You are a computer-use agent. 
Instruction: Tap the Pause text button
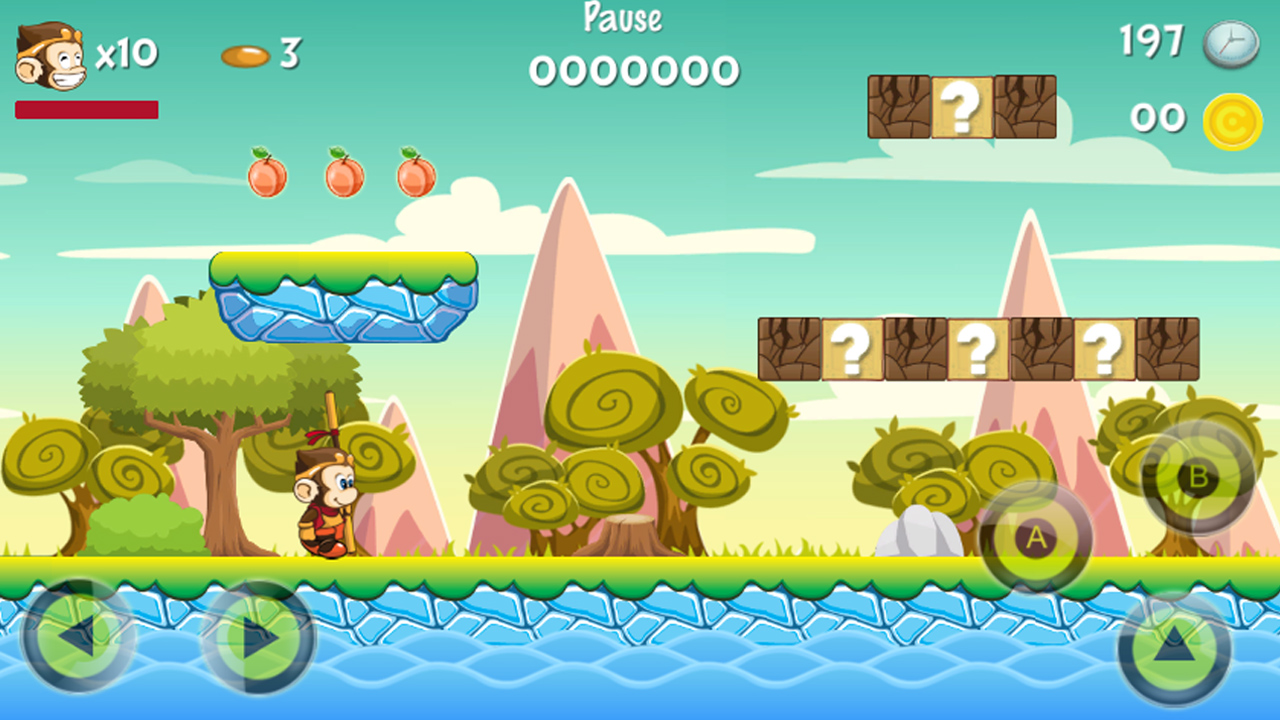click(x=622, y=18)
